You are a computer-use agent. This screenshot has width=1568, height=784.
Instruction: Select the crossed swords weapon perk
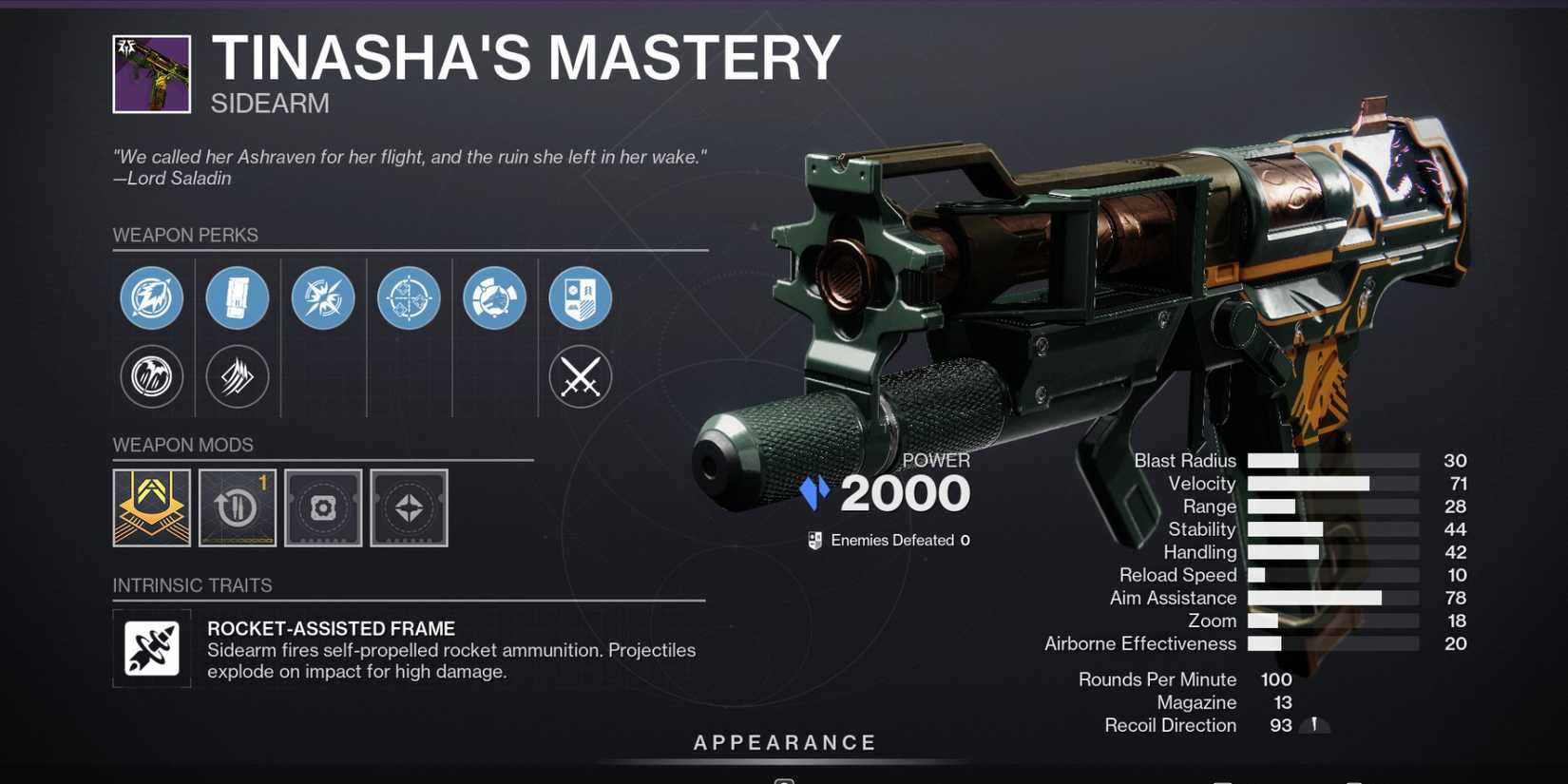580,376
